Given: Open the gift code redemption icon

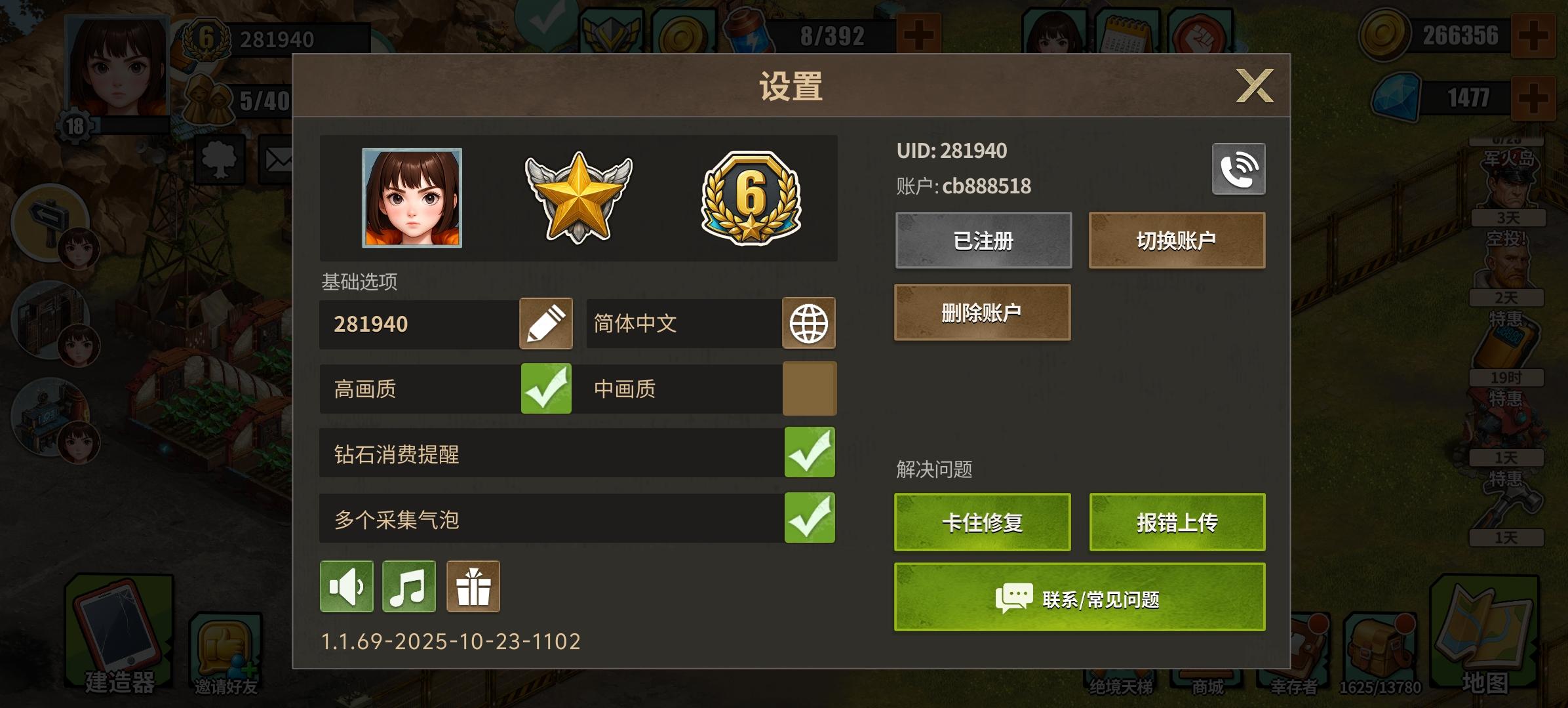Looking at the screenshot, I should (473, 587).
